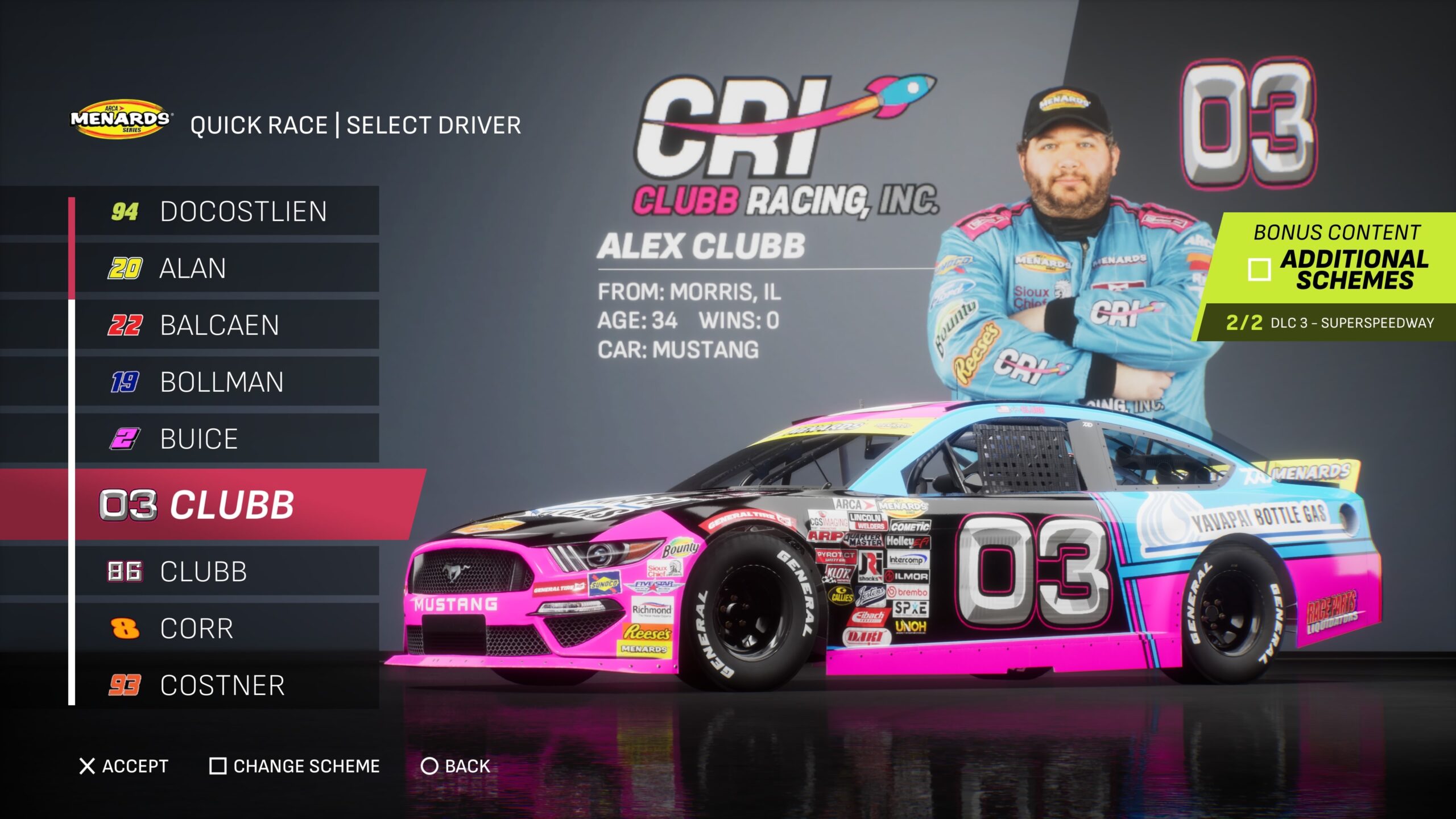Accept the selected driver
Image resolution: width=1456 pixels, height=819 pixels.
[124, 766]
